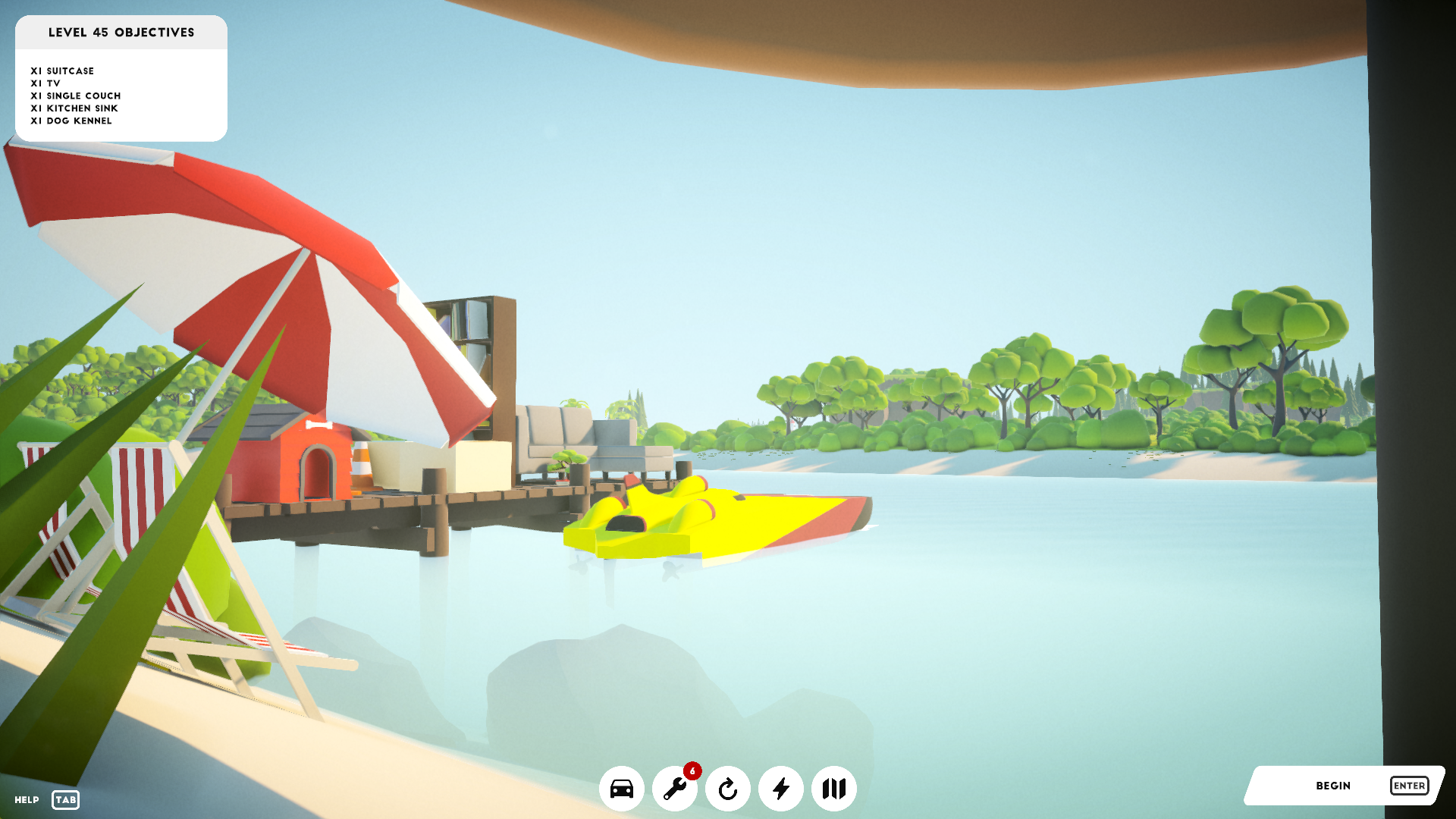The width and height of the screenshot is (1456, 819).
Task: Open the vehicle selection car icon
Action: pyautogui.click(x=621, y=789)
